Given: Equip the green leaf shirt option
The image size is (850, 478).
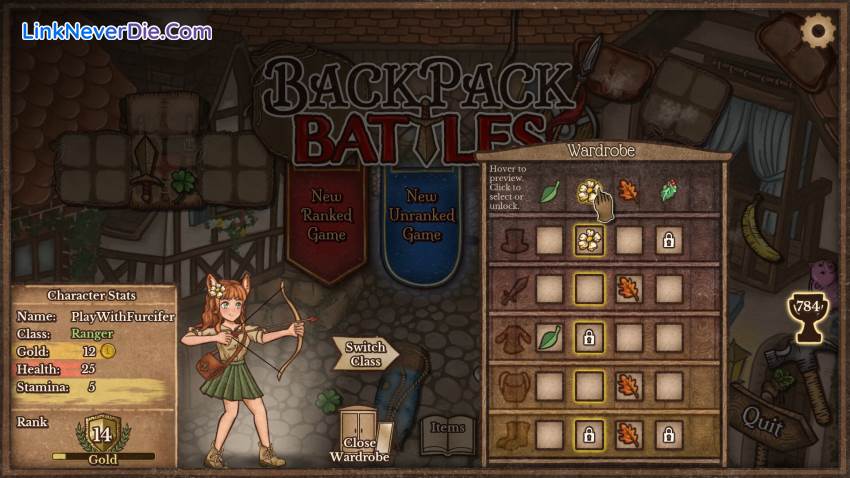Looking at the screenshot, I should pos(549,338).
